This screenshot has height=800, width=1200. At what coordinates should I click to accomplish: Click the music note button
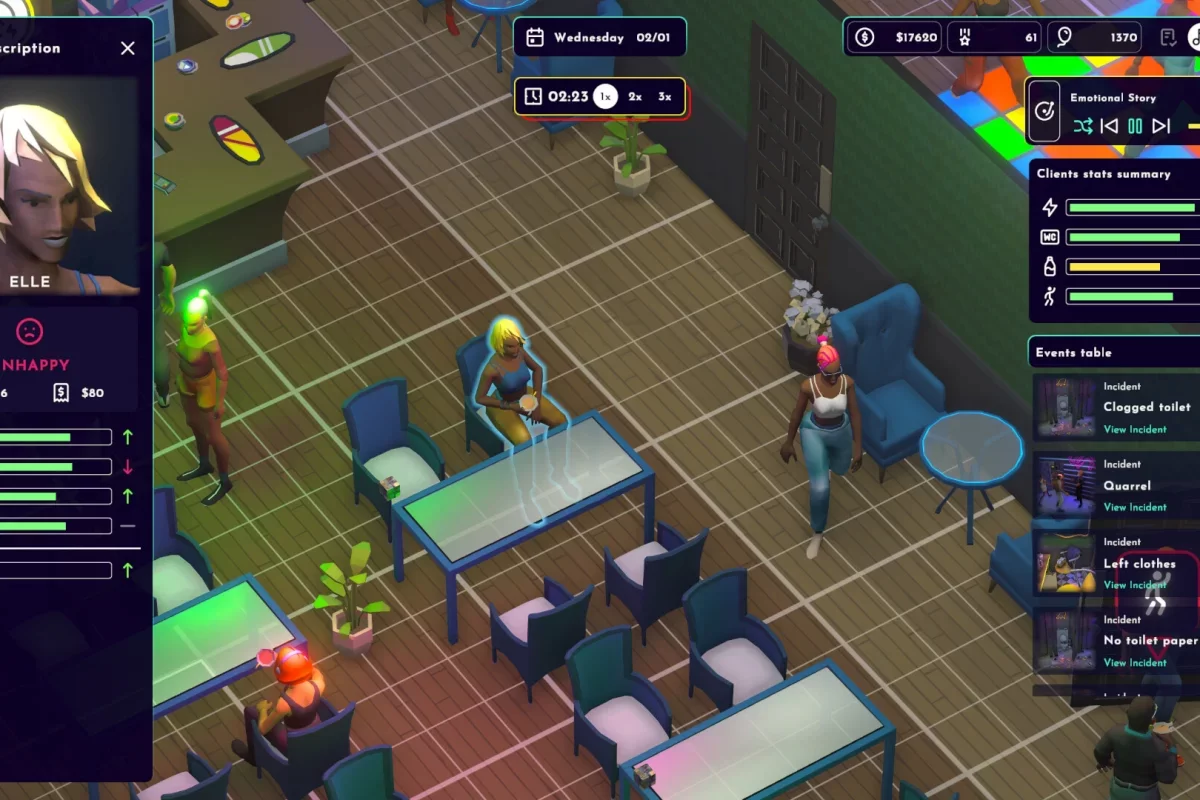pos(1194,38)
